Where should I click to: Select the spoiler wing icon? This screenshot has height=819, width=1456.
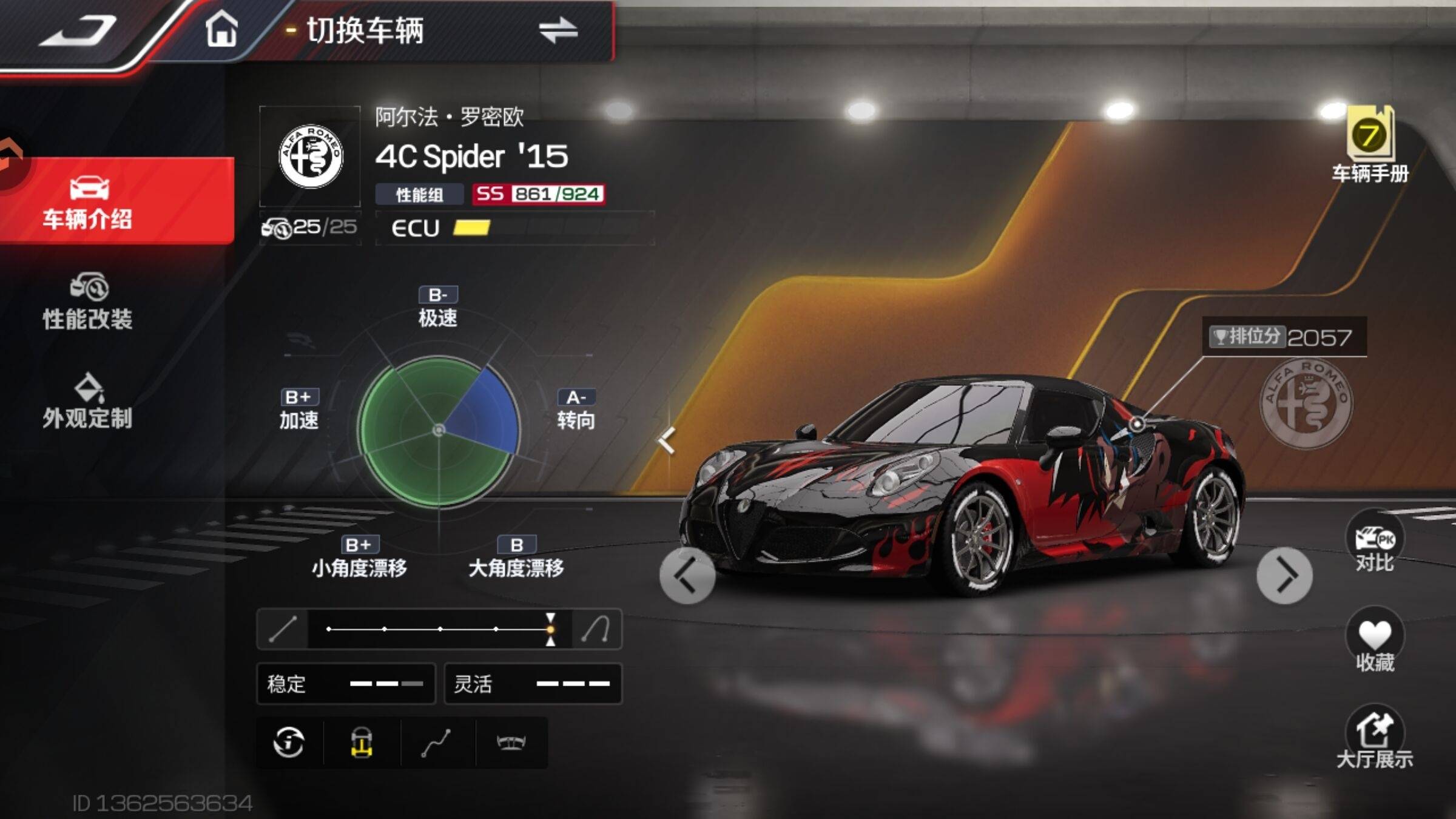(x=511, y=743)
